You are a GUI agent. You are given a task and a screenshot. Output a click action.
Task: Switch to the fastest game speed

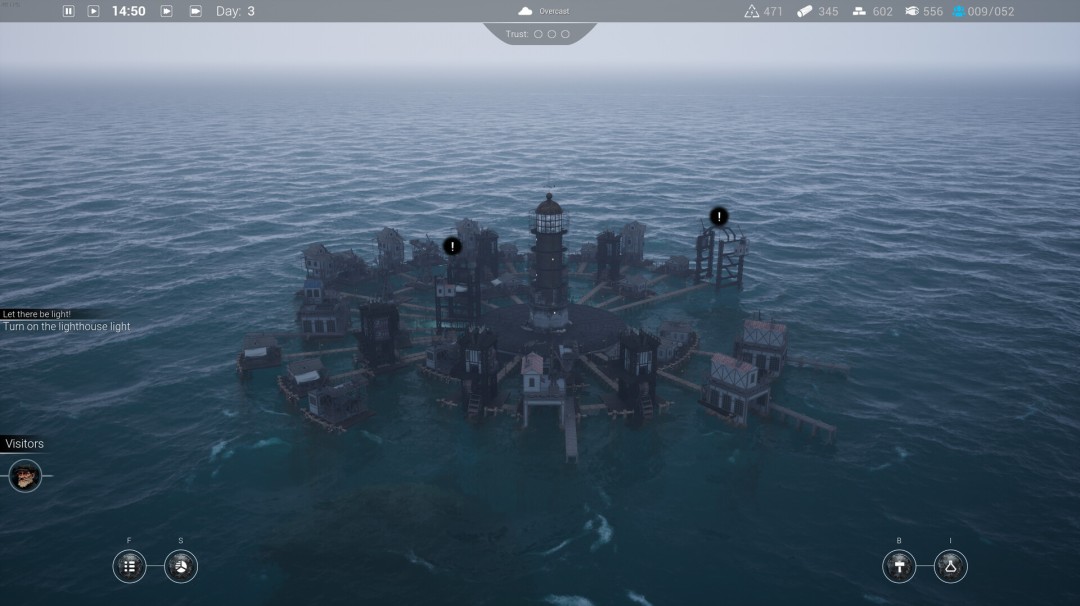195,11
